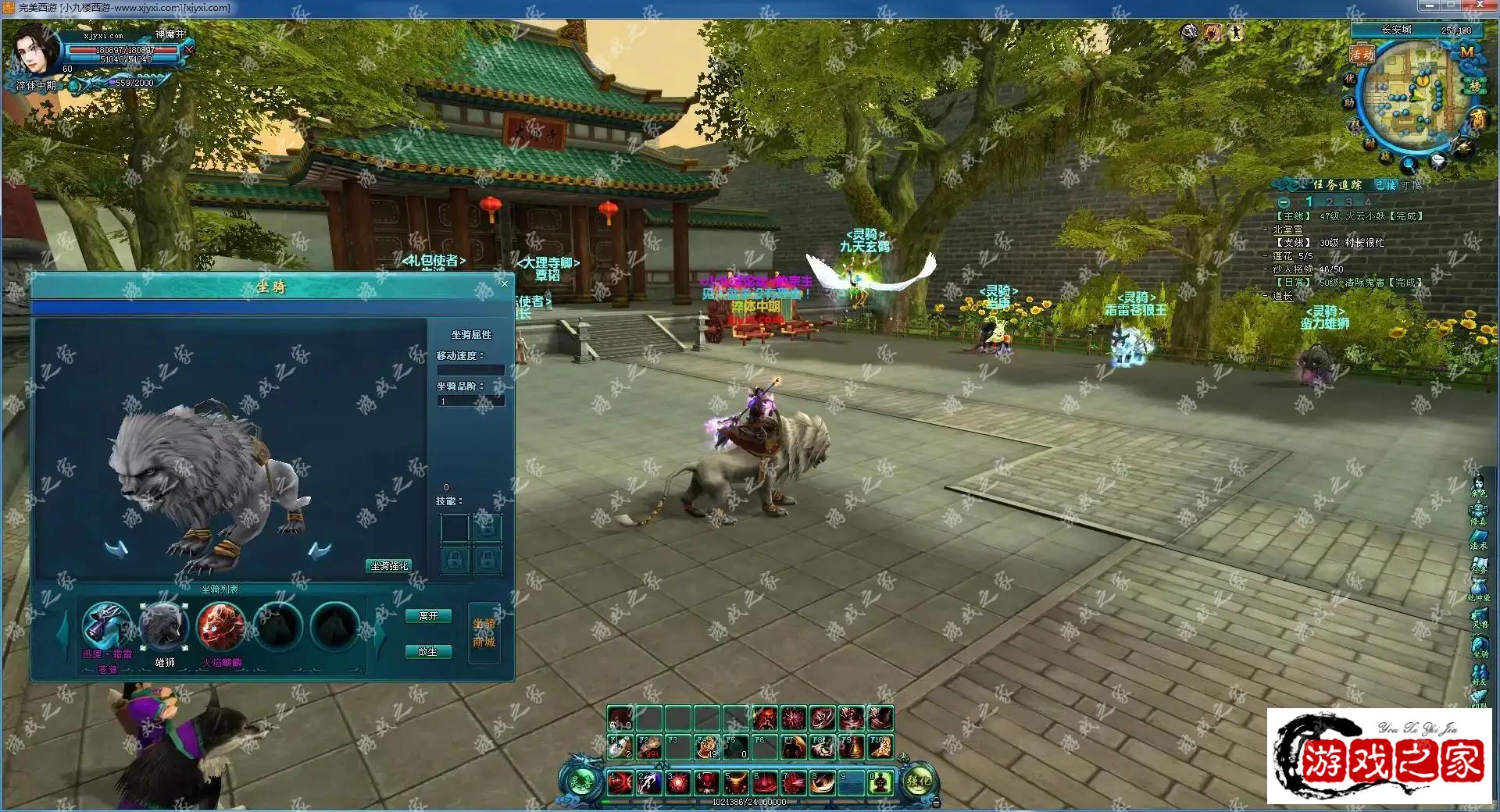Rotate mount preview with the right arrow
This screenshot has width=1500, height=812.
click(x=319, y=550)
